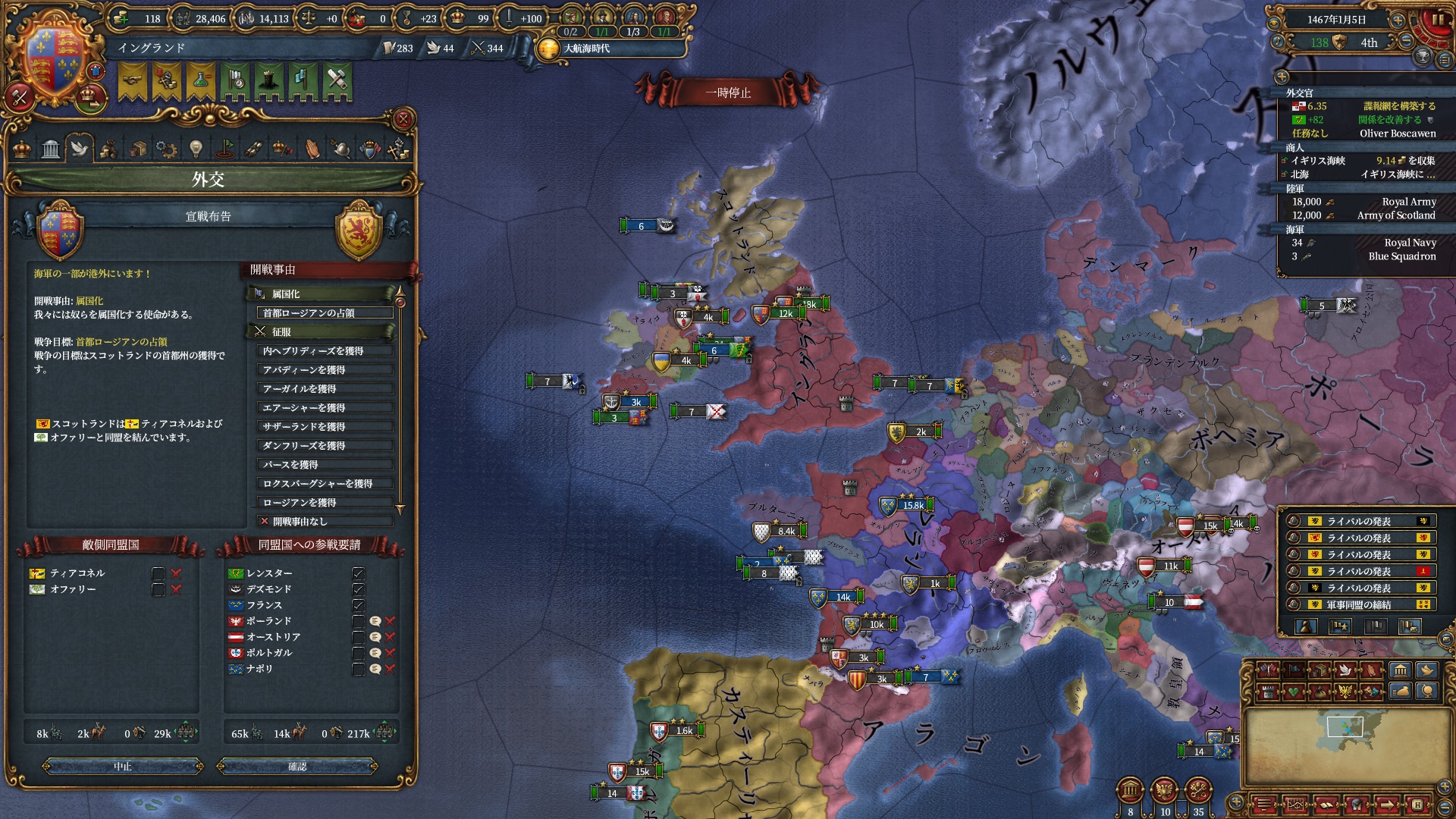Click the minimap in the corner

(1345, 747)
